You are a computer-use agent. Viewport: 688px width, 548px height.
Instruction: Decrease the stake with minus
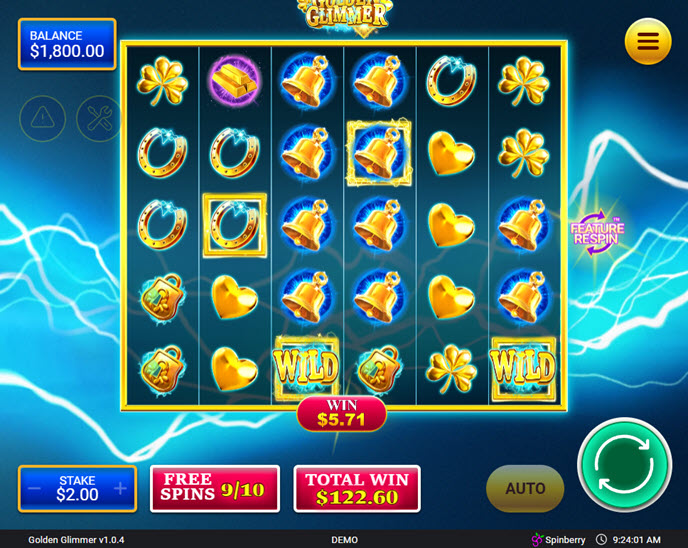click(x=35, y=488)
